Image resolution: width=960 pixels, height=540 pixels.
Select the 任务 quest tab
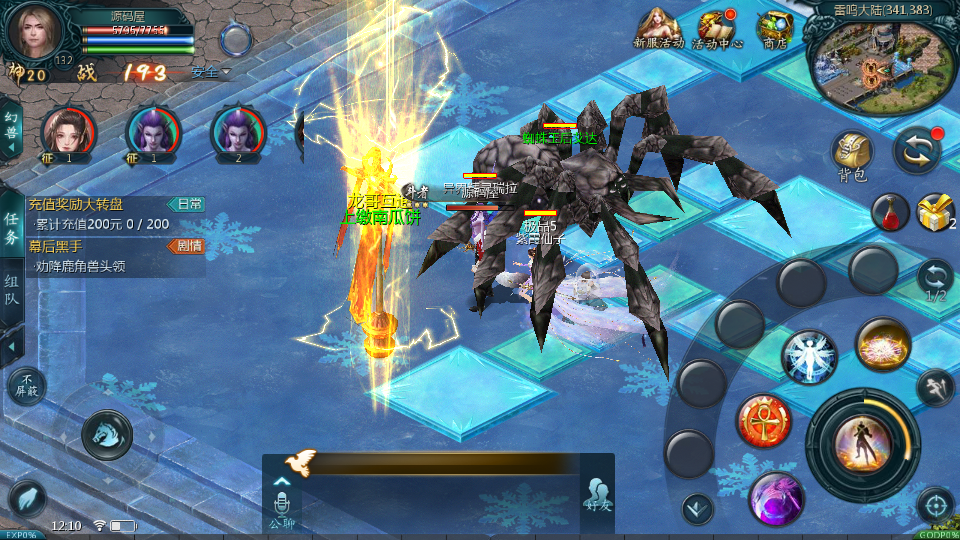click(11, 229)
